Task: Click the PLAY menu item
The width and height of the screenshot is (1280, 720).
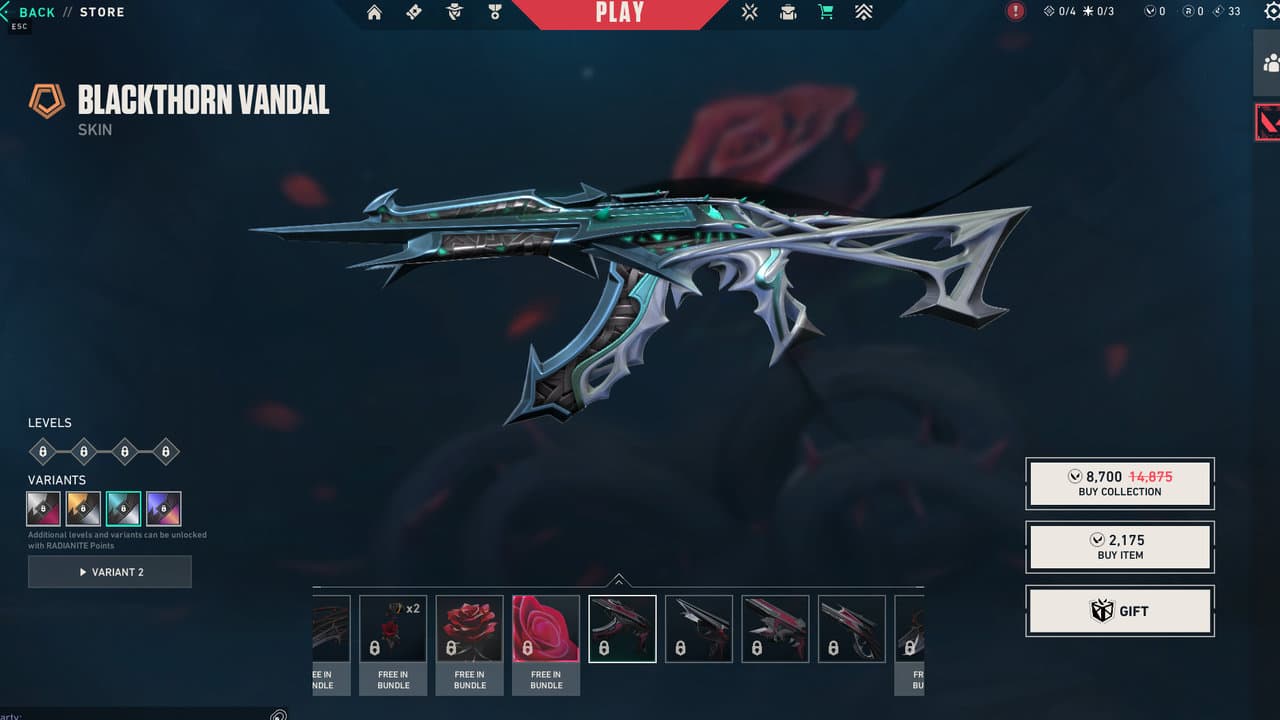Action: [619, 13]
